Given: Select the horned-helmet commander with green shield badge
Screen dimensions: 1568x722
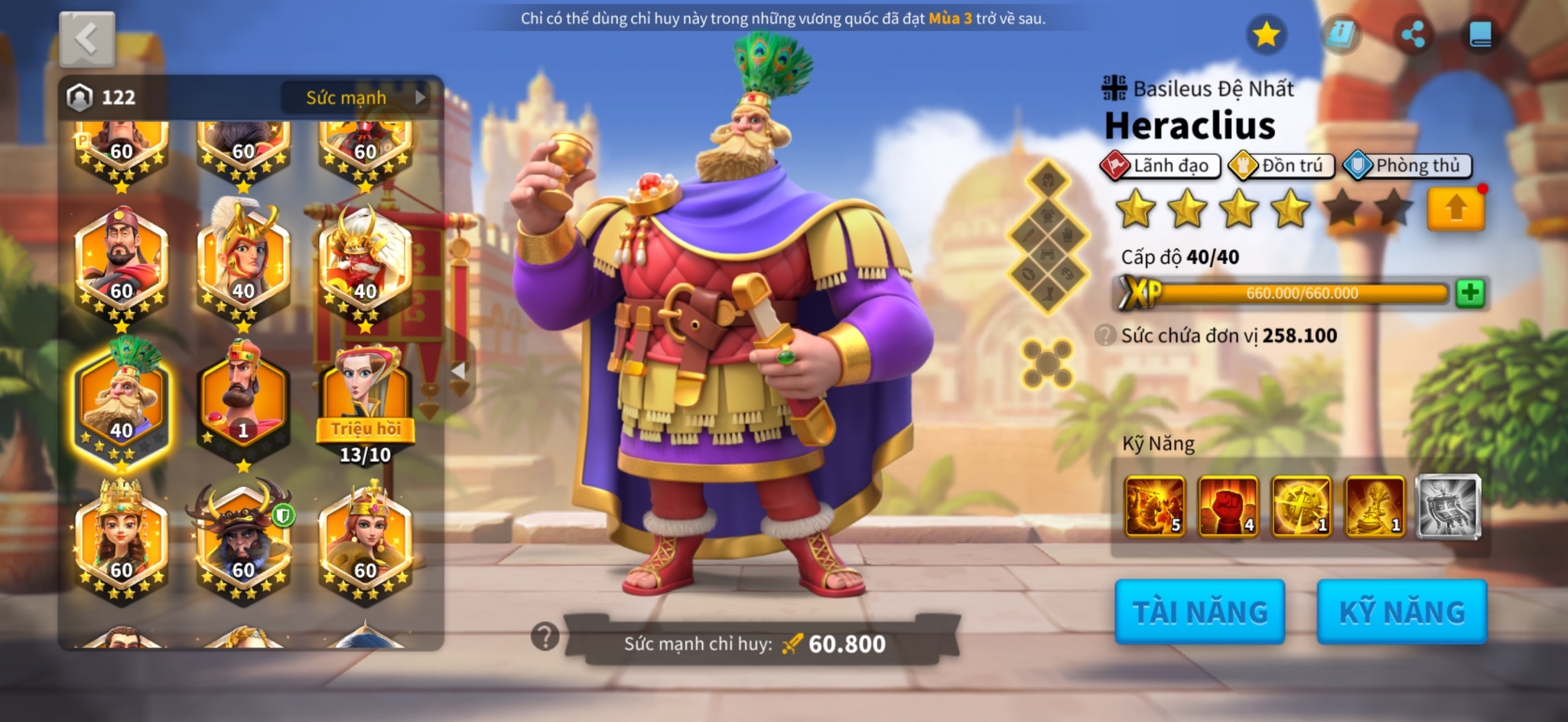Looking at the screenshot, I should [x=243, y=538].
